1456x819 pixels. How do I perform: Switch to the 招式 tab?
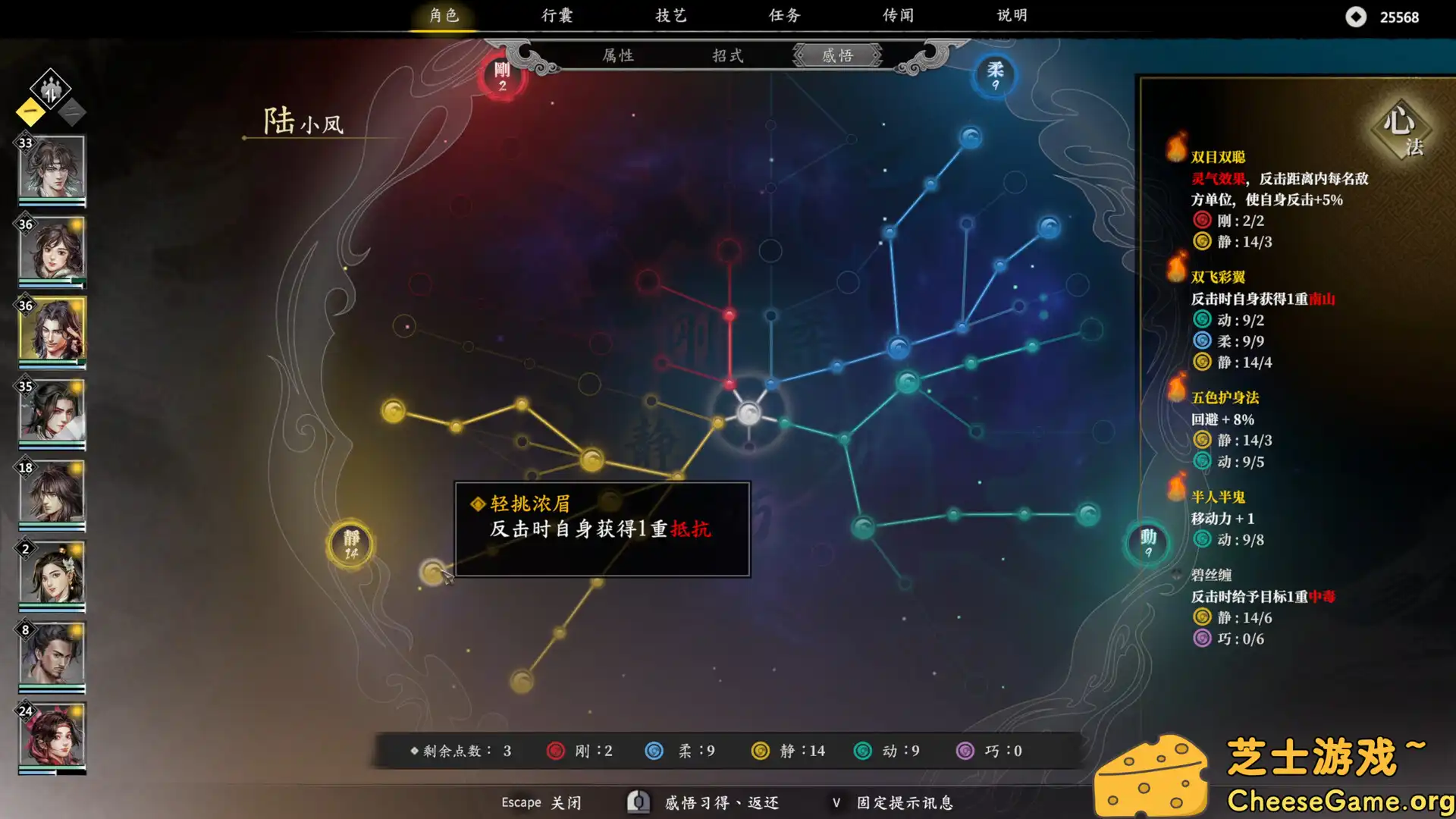pos(729,55)
